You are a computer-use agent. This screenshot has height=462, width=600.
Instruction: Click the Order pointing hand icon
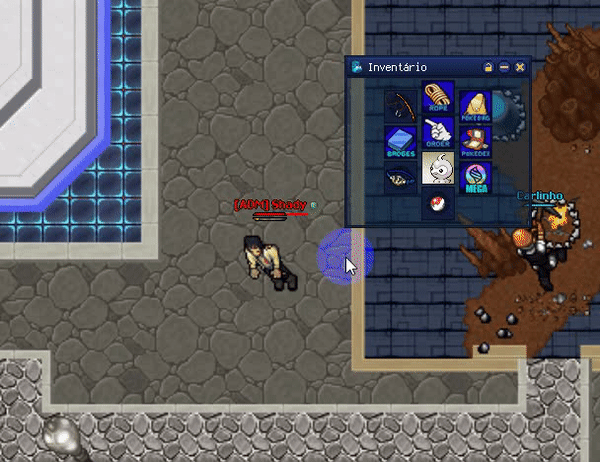(x=438, y=134)
